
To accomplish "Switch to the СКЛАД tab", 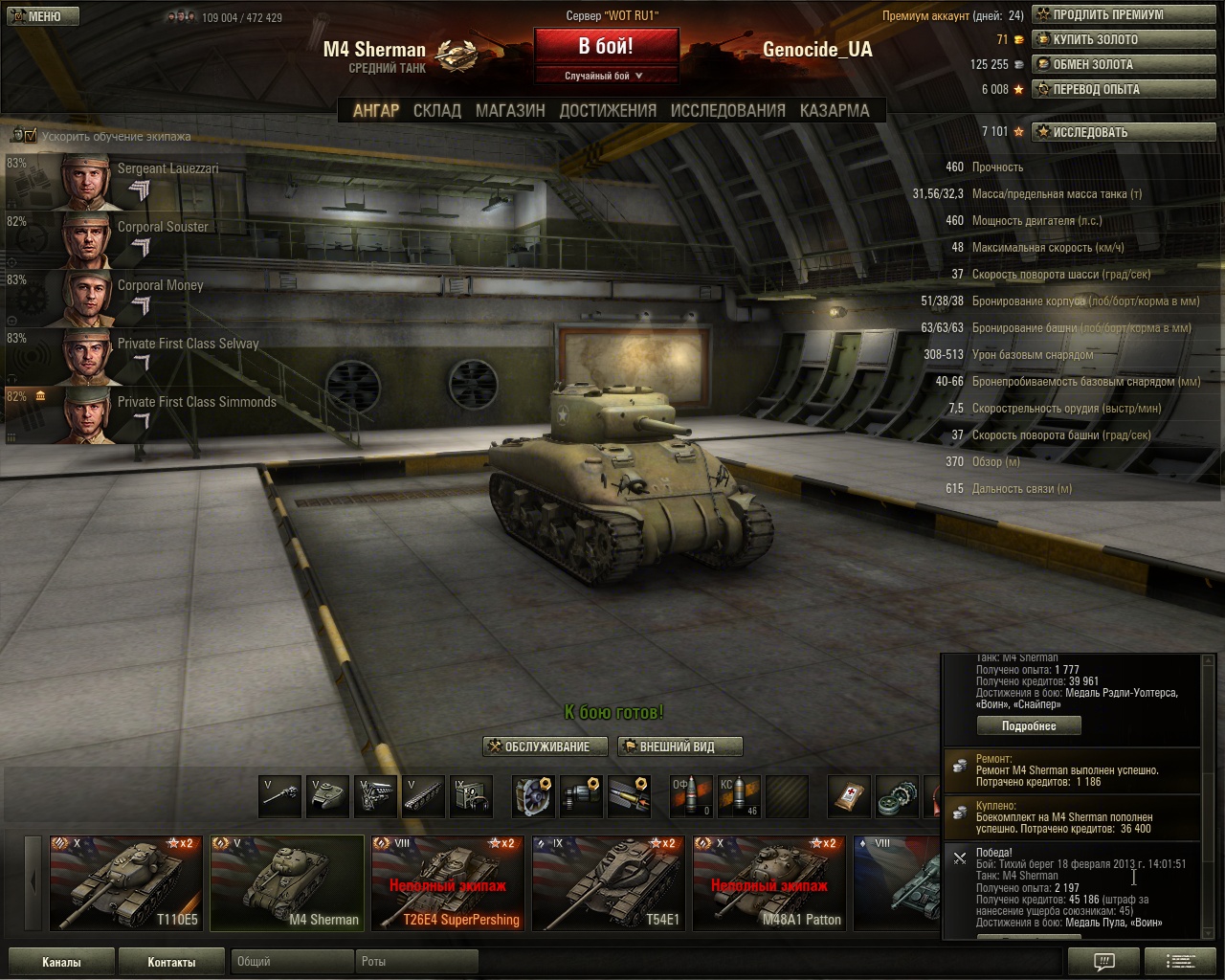I will tap(436, 110).
